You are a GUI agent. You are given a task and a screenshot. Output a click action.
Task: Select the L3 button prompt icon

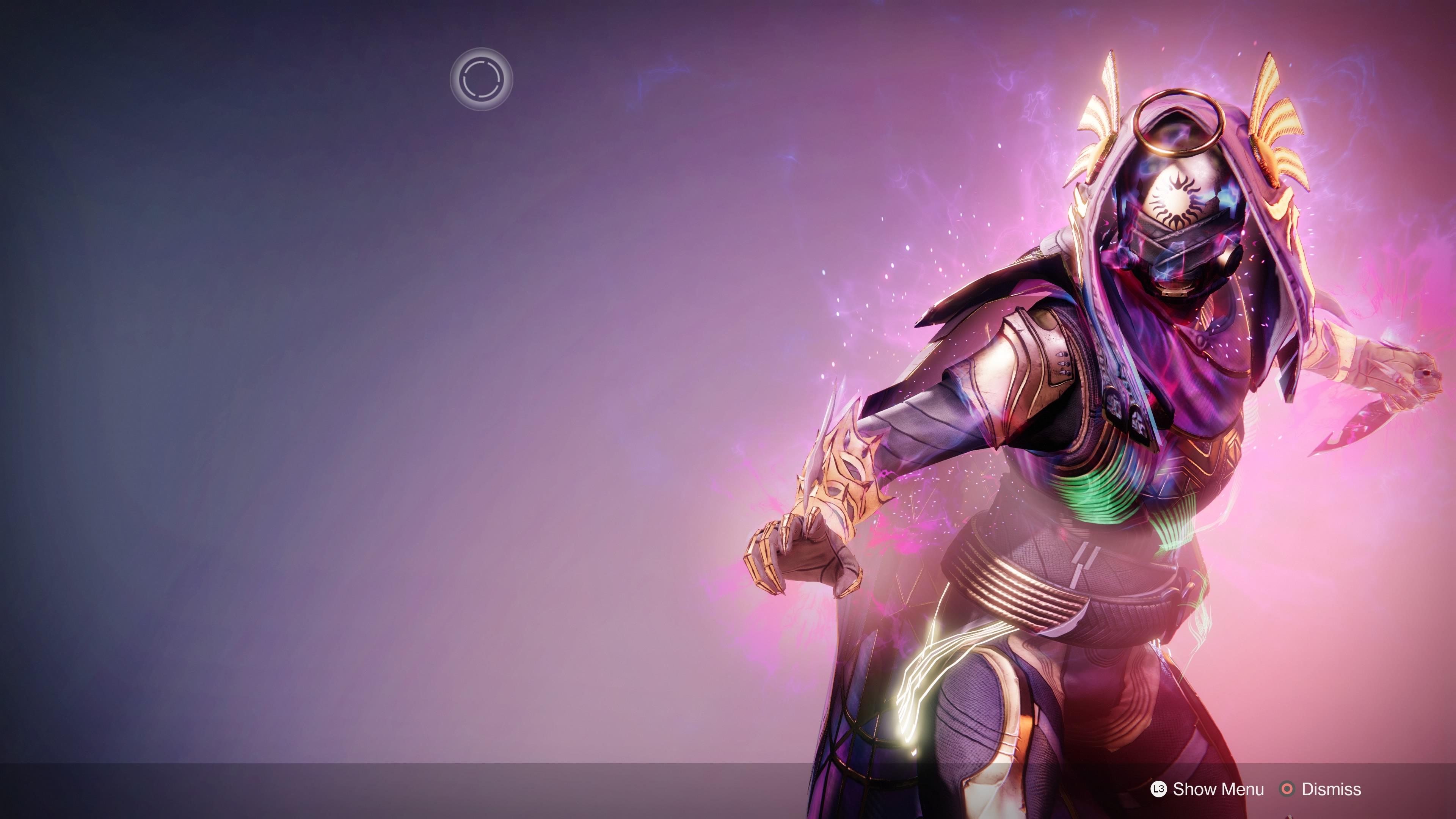pyautogui.click(x=1159, y=789)
